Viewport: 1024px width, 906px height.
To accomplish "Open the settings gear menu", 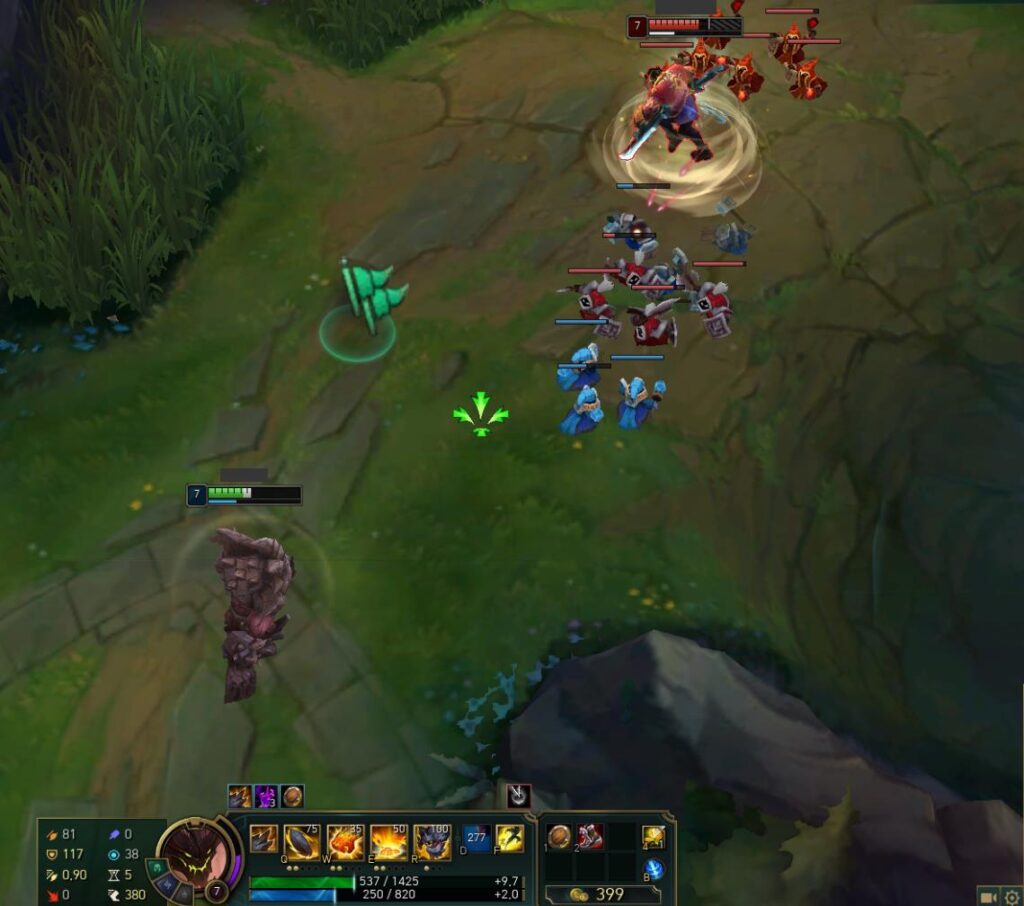I will 1011,896.
